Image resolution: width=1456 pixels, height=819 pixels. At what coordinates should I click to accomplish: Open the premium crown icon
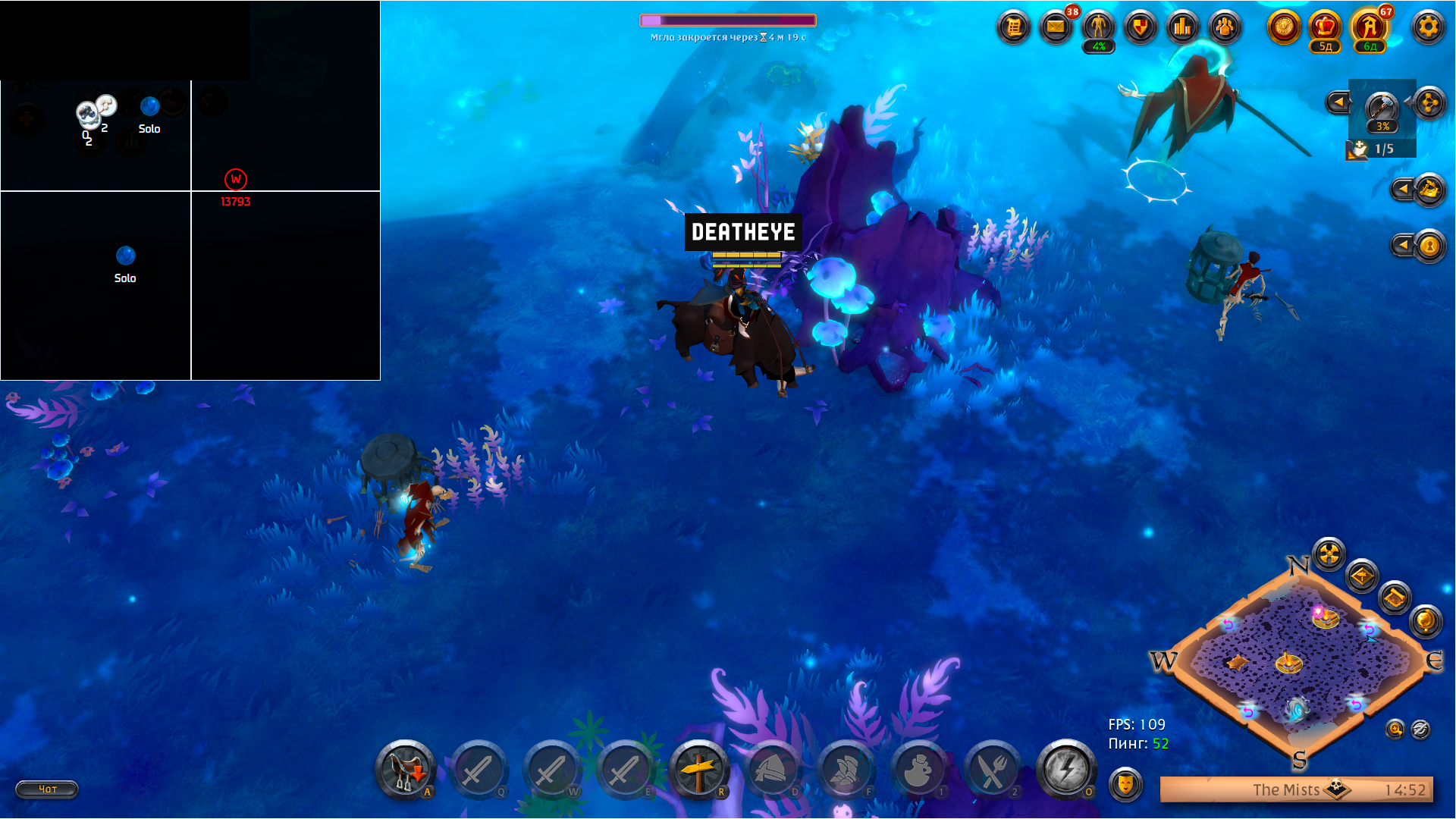[x=1325, y=28]
